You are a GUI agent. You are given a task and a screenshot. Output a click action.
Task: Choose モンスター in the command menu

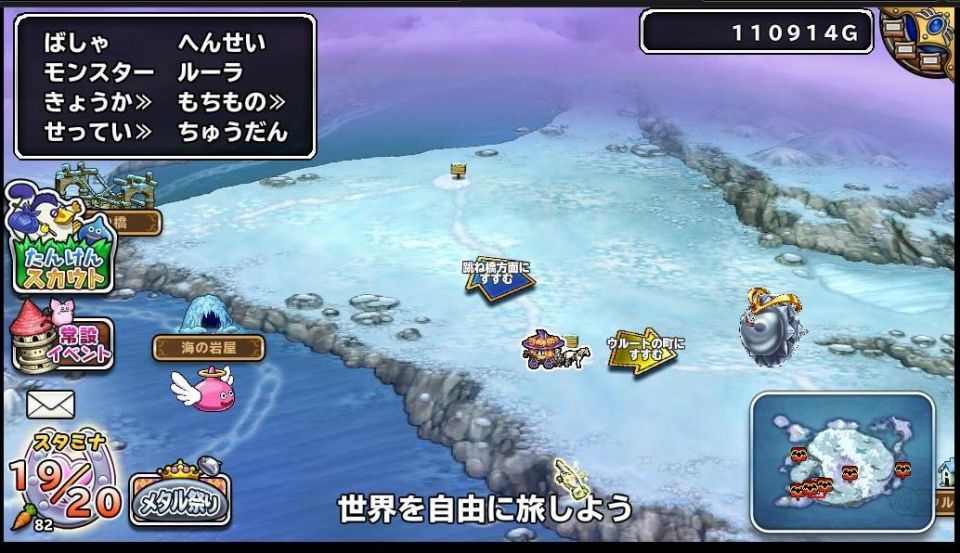pos(99,73)
